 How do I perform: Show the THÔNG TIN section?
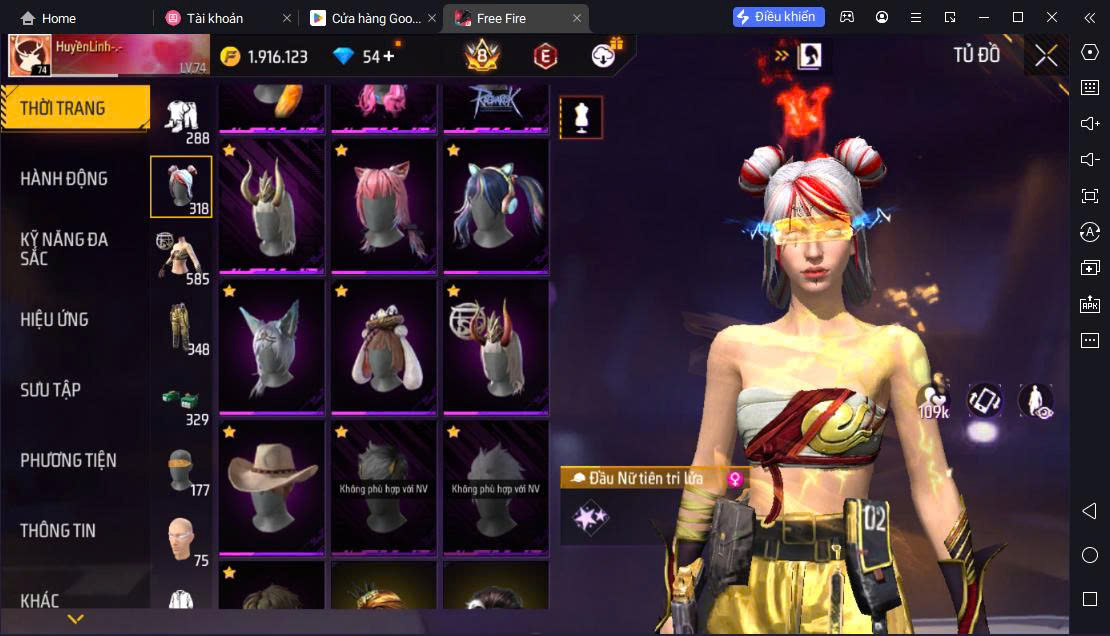(58, 531)
